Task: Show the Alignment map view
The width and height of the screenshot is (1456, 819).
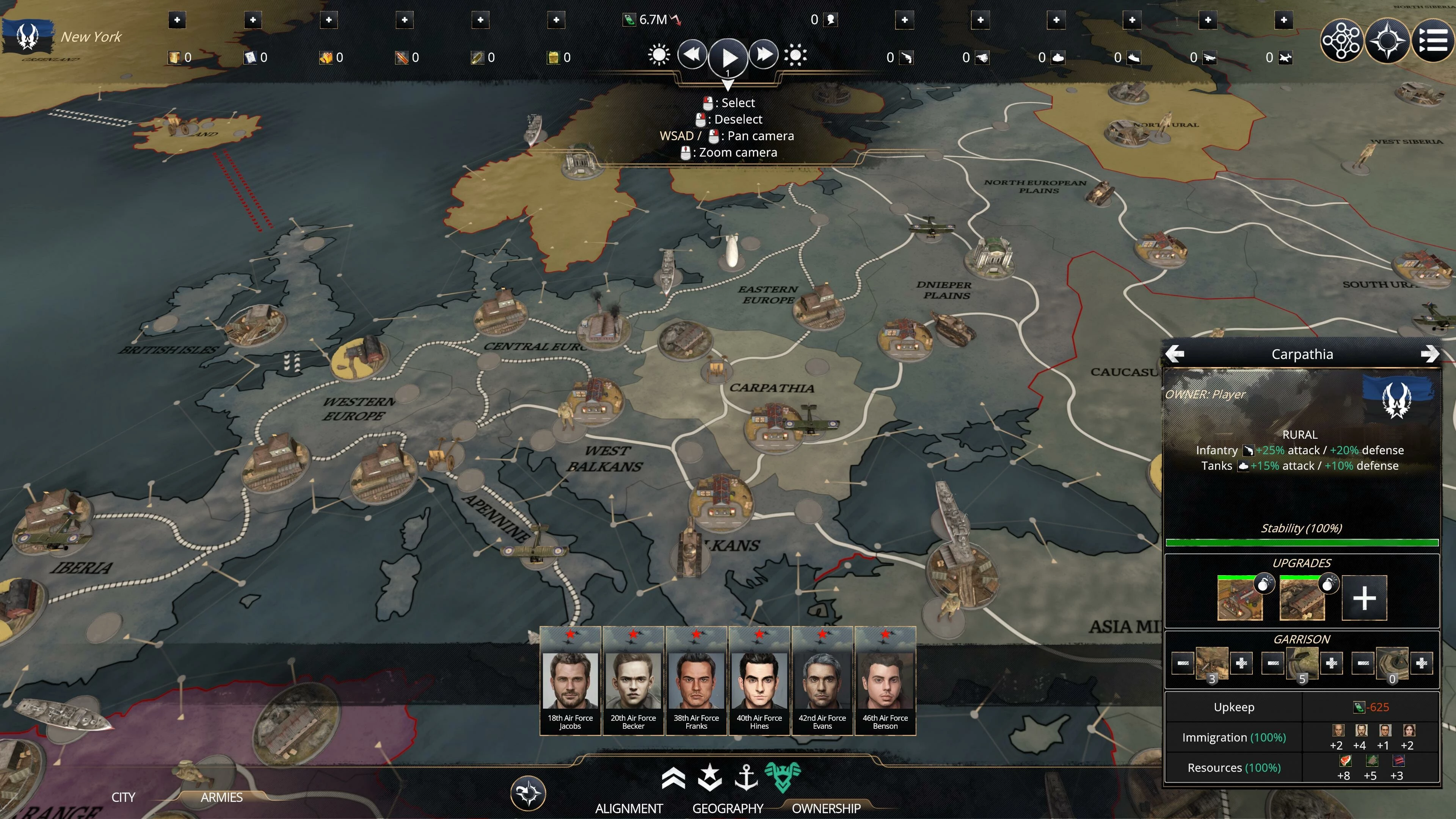Action: tap(629, 808)
